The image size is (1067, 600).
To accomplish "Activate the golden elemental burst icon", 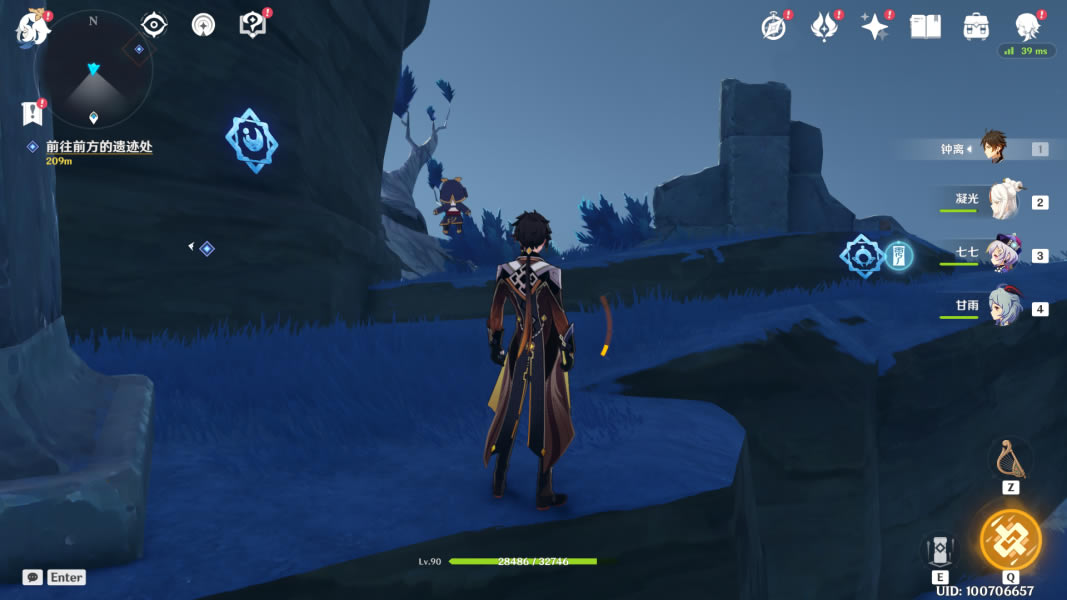I will [x=1010, y=540].
